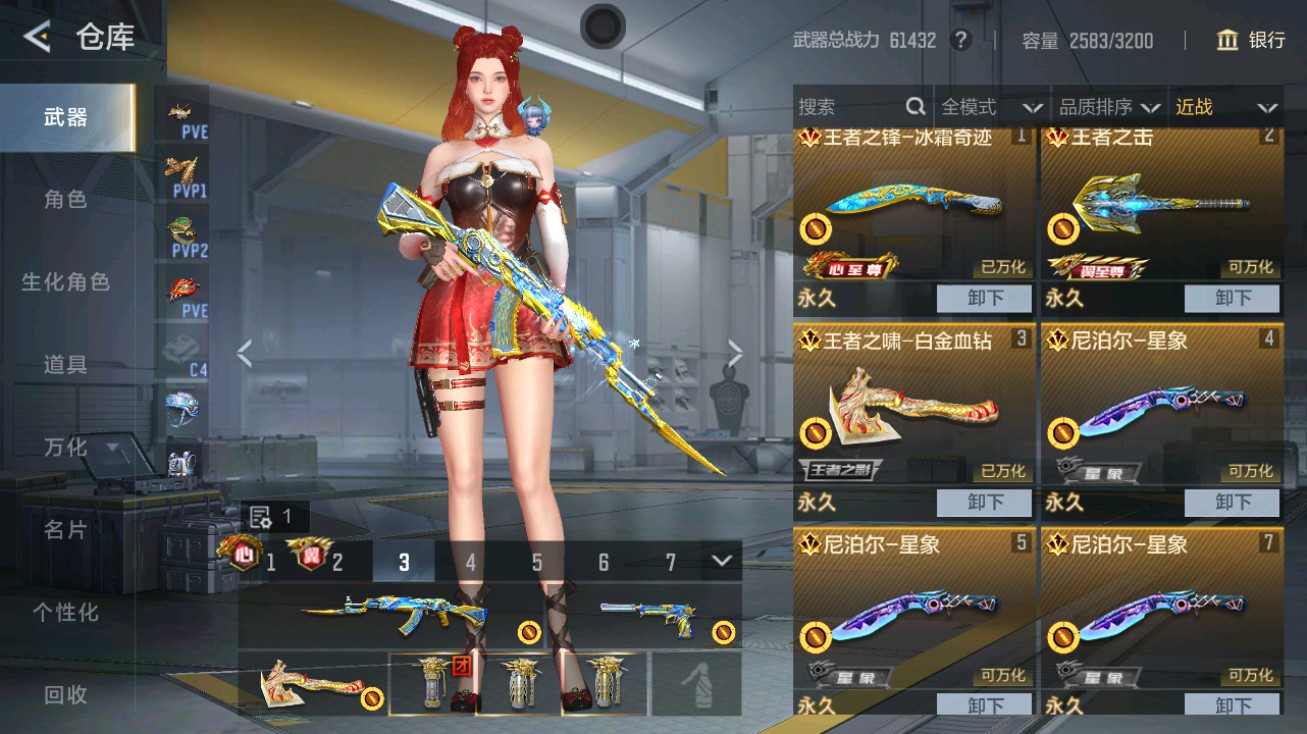Open the 近战 weapon category dropdown
Screen dimensions: 1307x734
[1226, 106]
